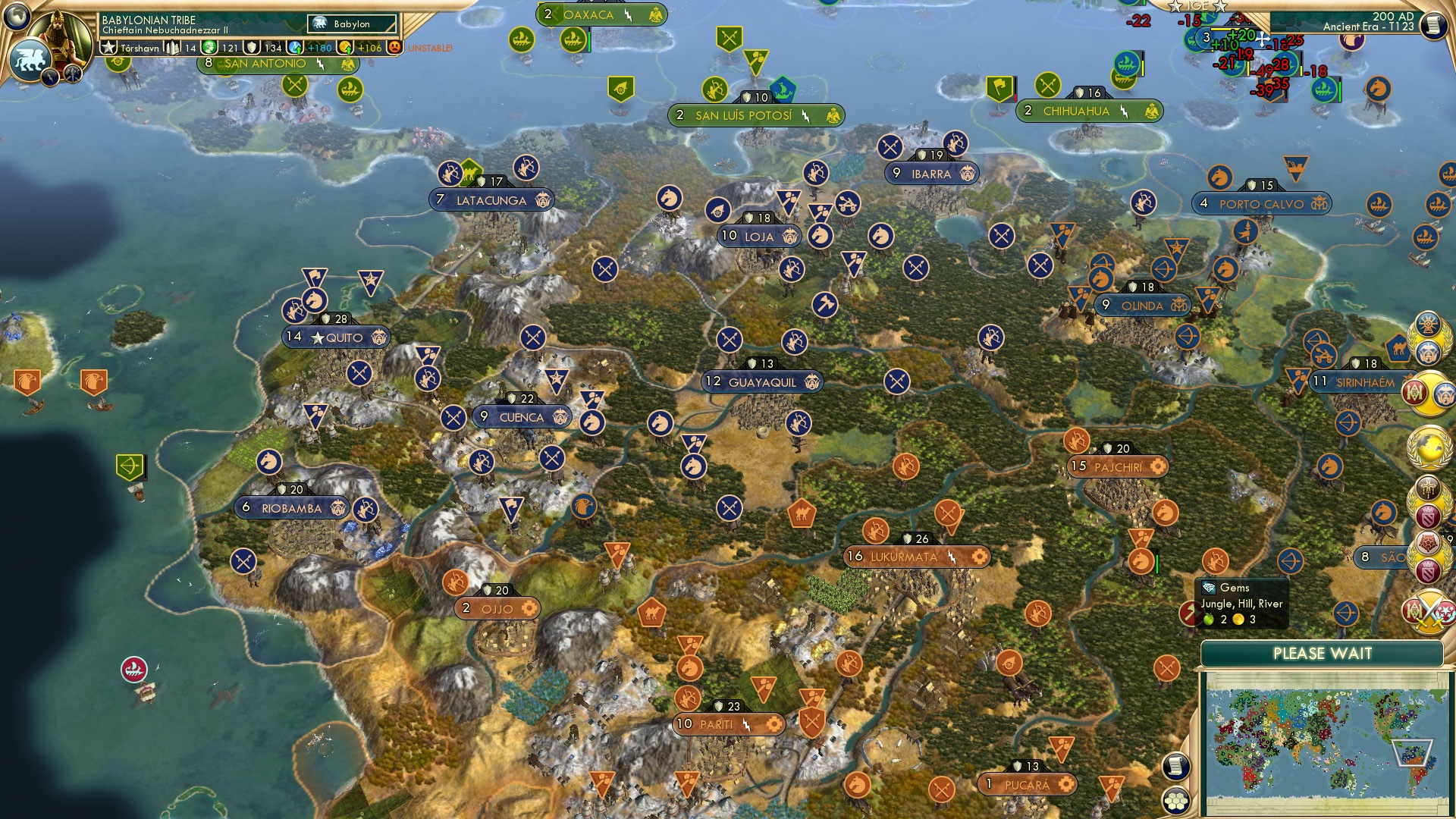Click the shield icon showing 134

tap(253, 48)
